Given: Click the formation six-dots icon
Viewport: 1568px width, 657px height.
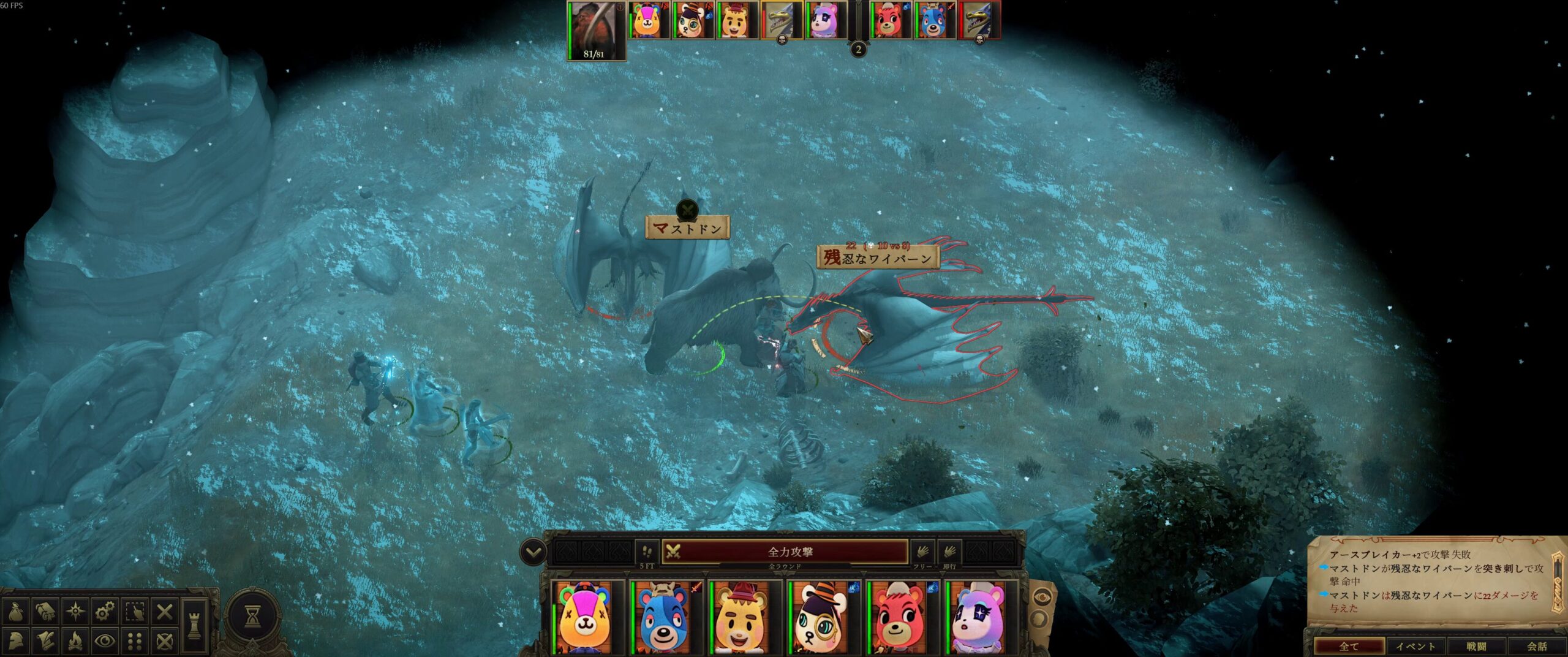Looking at the screenshot, I should click(135, 641).
